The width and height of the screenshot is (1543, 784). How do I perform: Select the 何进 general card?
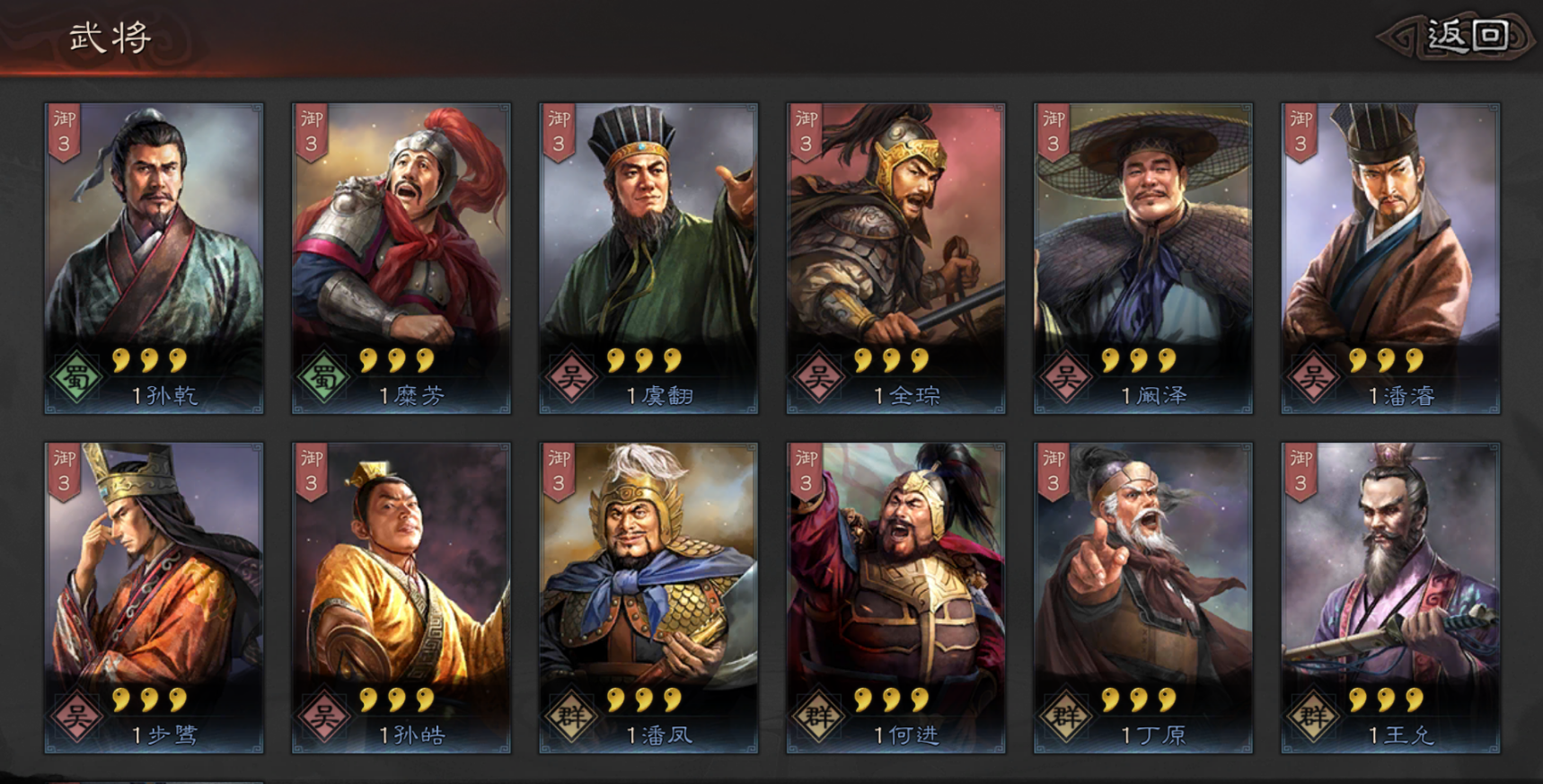point(895,597)
